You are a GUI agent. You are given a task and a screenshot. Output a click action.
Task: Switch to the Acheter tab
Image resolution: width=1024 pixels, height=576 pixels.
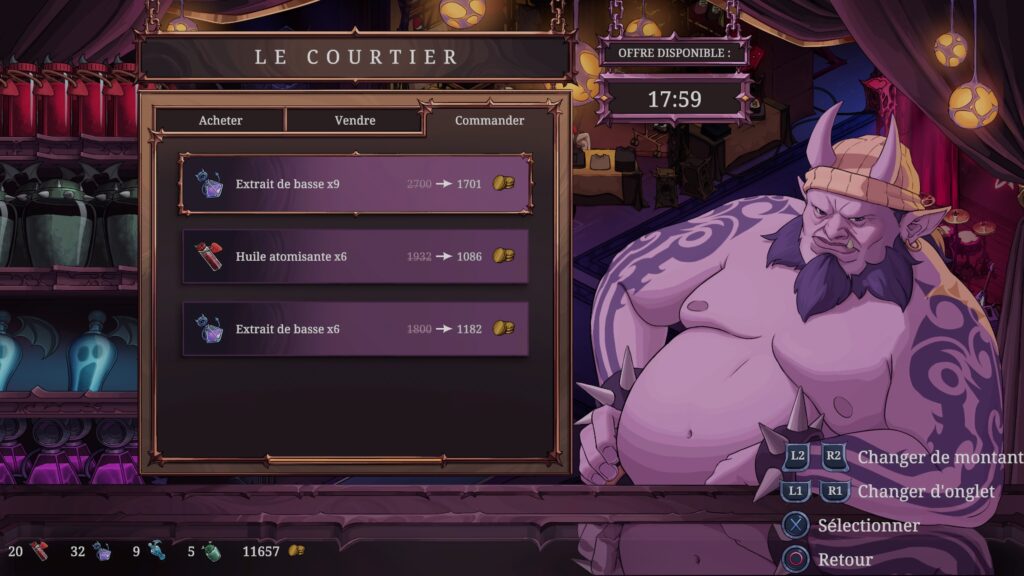[220, 121]
